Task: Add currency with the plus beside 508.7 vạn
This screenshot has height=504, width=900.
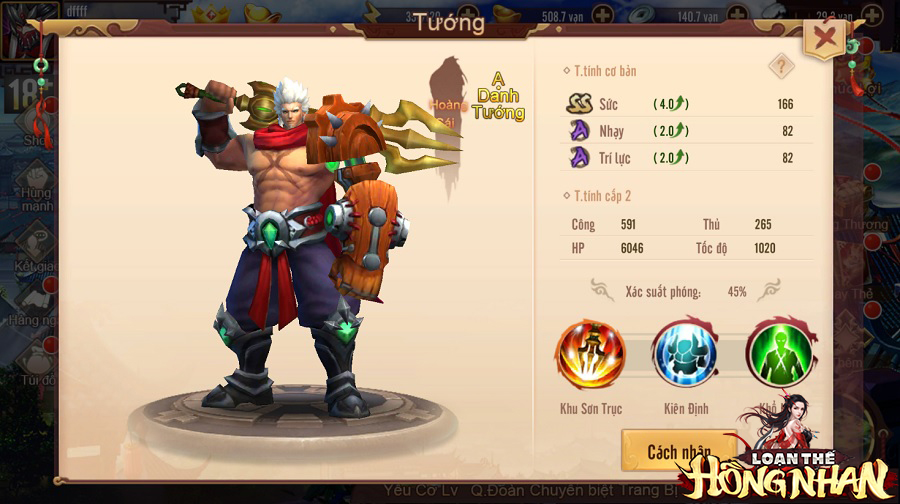Action: tap(603, 15)
